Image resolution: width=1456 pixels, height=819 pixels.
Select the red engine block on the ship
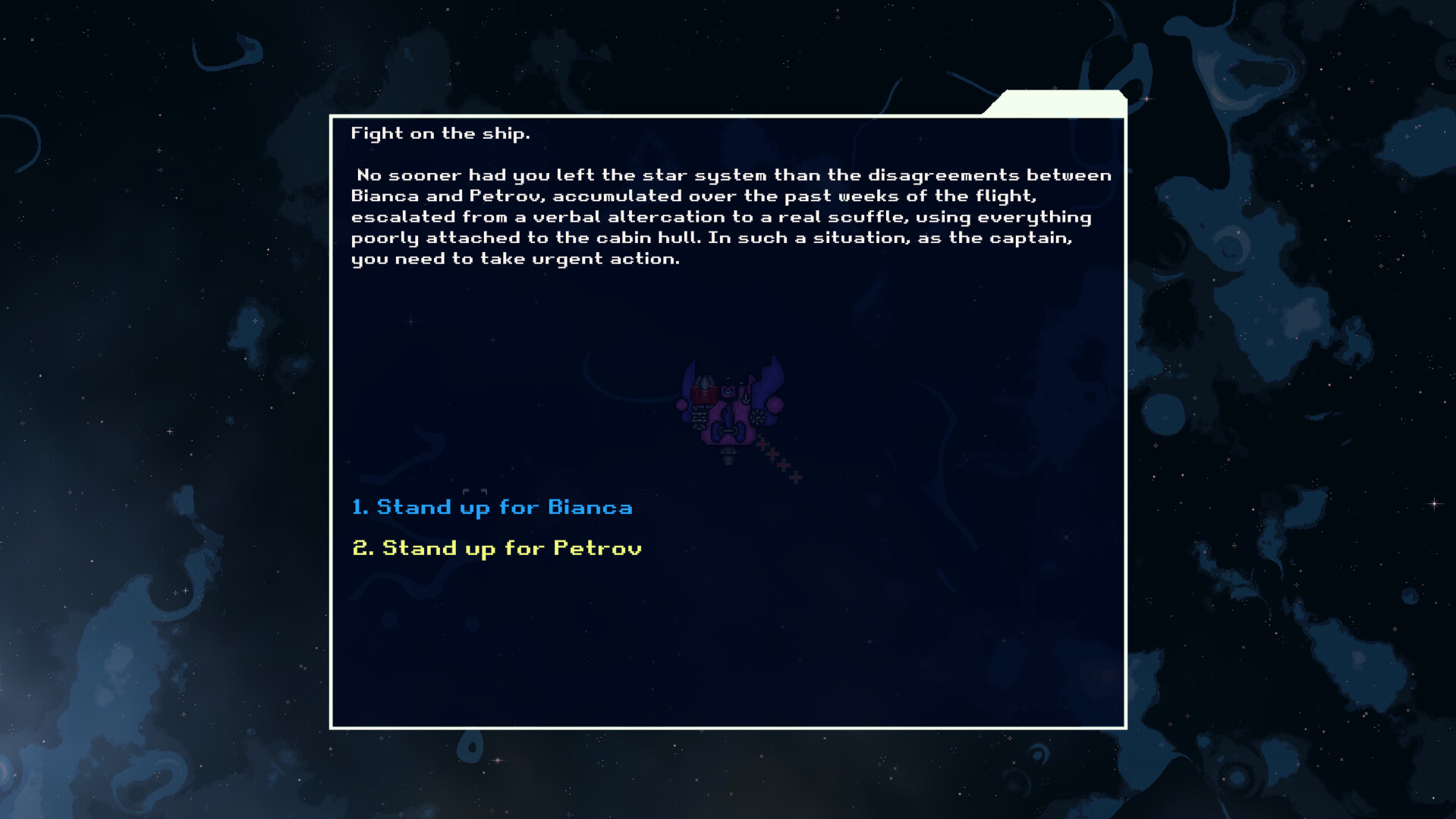704,395
